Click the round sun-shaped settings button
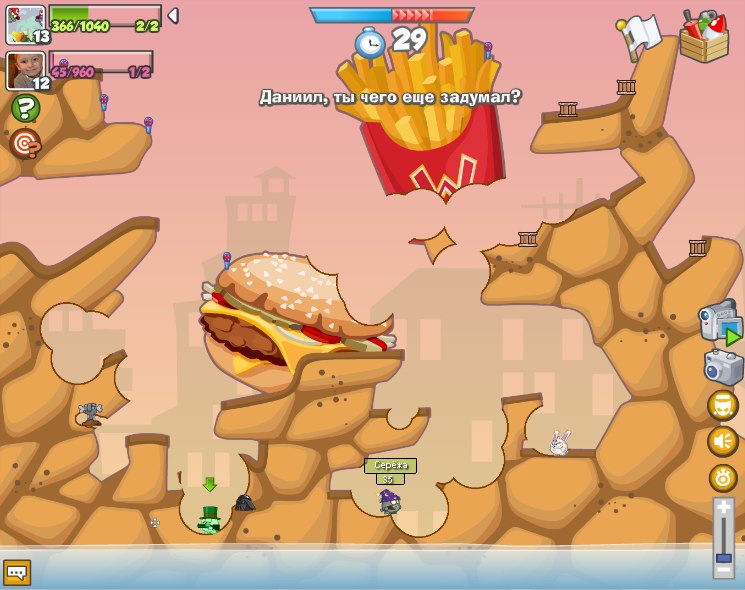 pyautogui.click(x=723, y=478)
